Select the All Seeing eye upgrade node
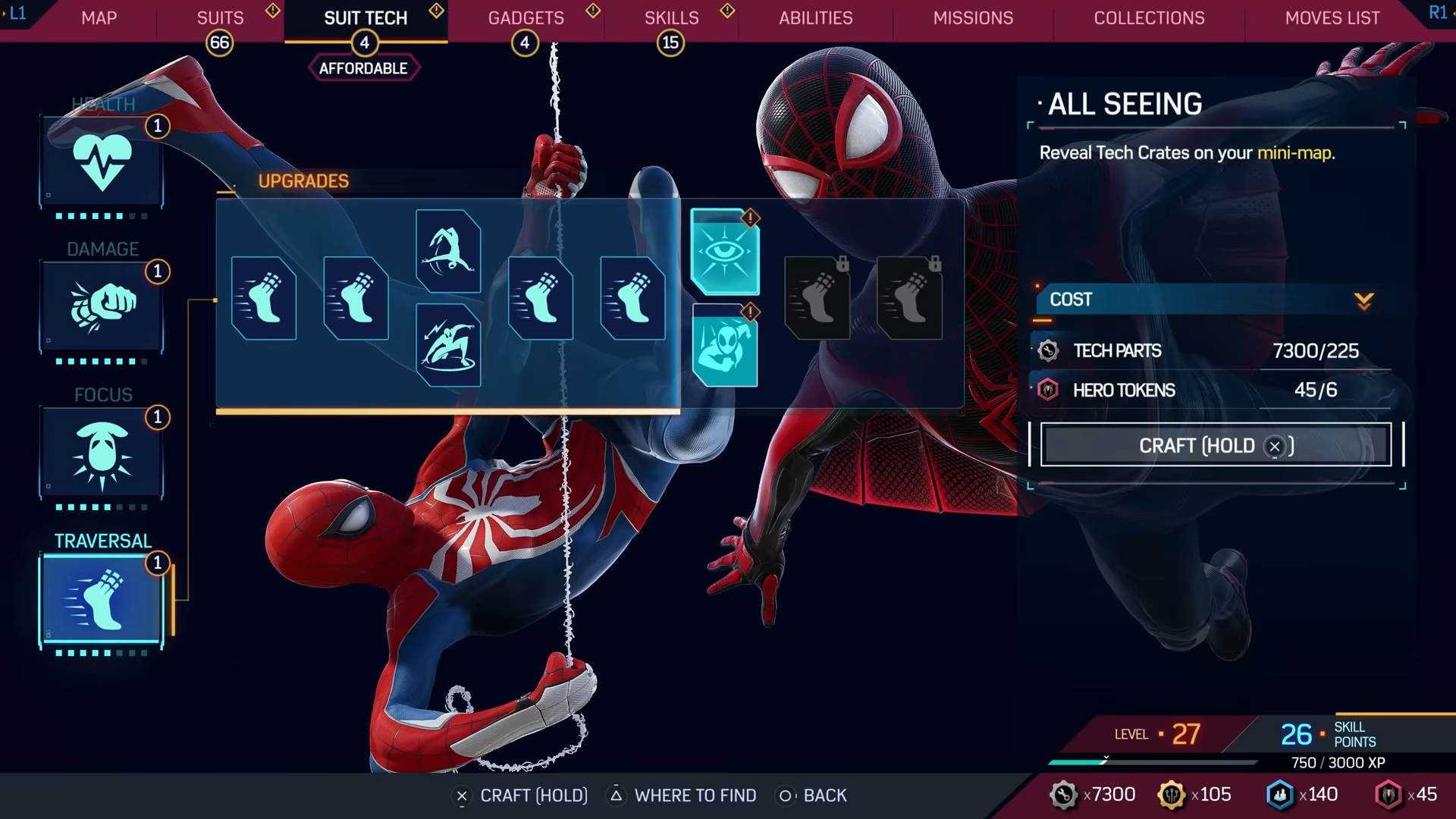1456x819 pixels. tap(724, 253)
